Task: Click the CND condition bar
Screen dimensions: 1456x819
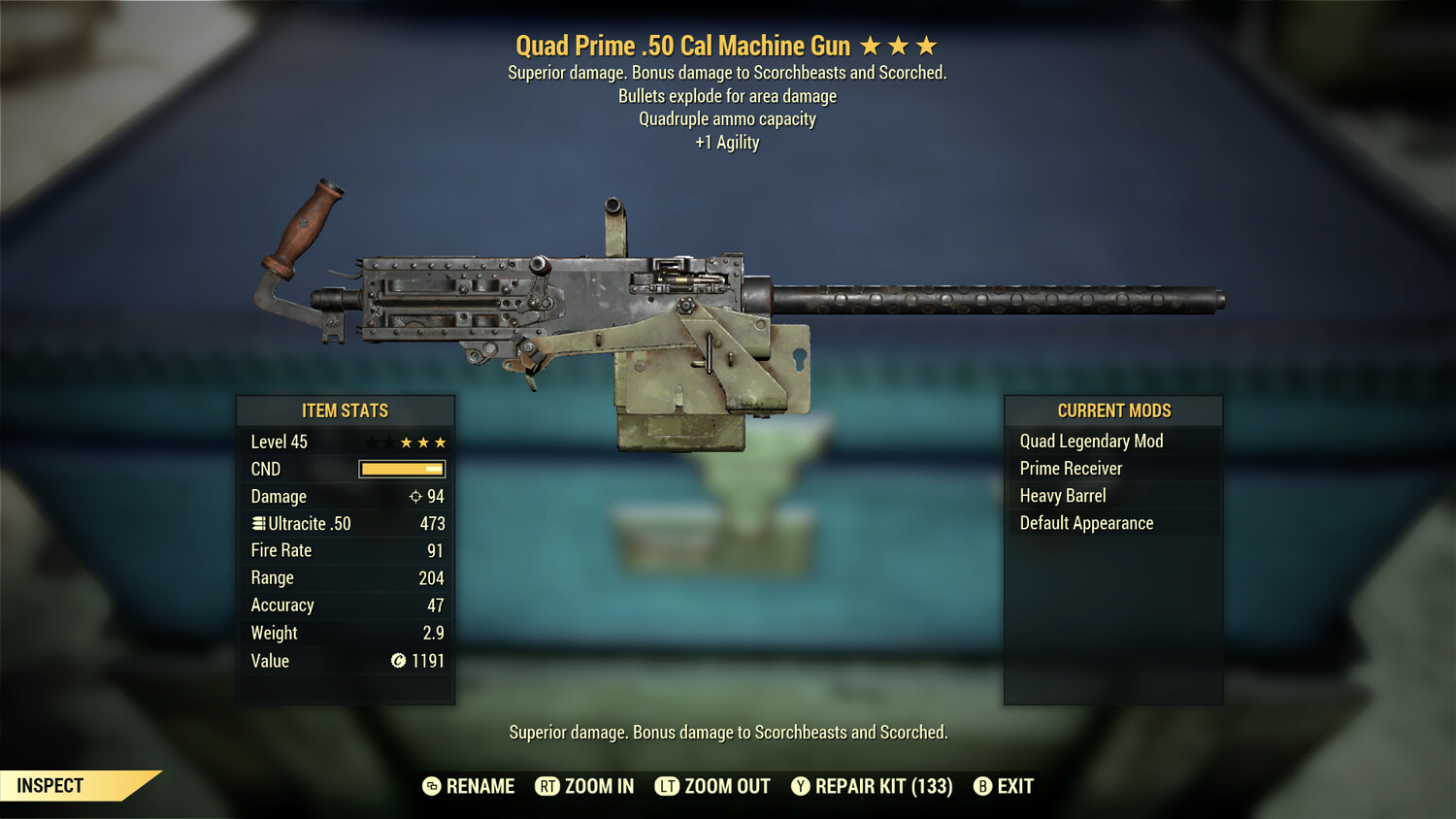Action: tap(400, 469)
